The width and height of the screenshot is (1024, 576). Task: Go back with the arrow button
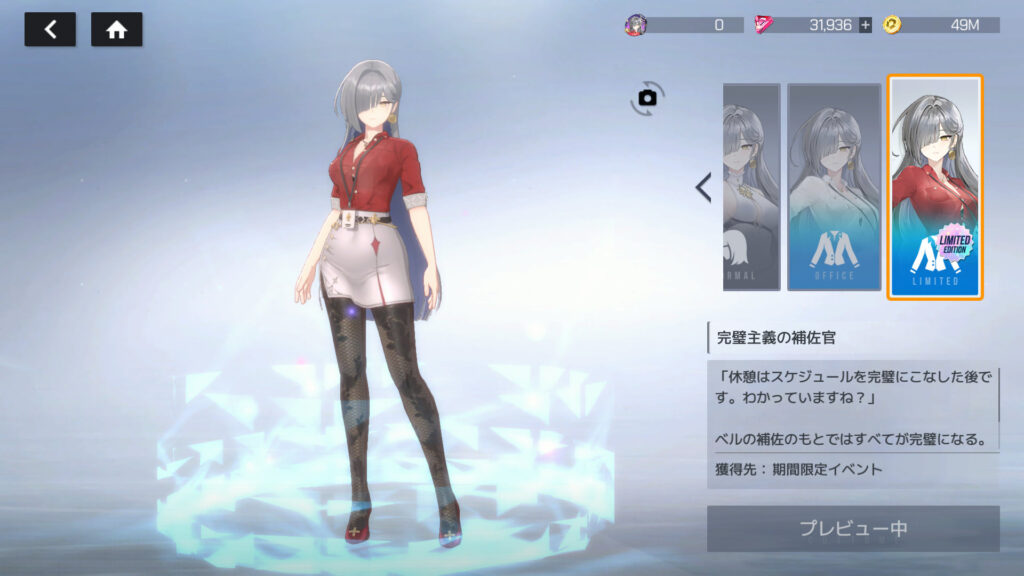50,30
